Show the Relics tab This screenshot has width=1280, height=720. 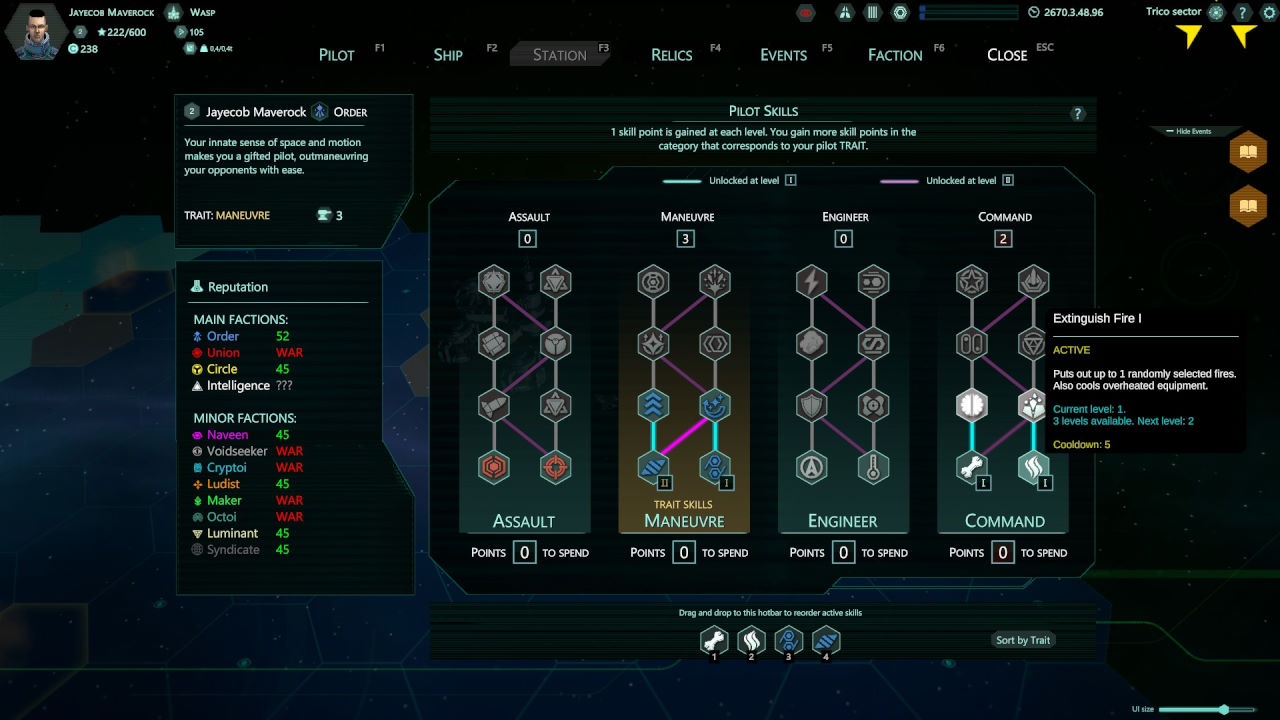671,55
